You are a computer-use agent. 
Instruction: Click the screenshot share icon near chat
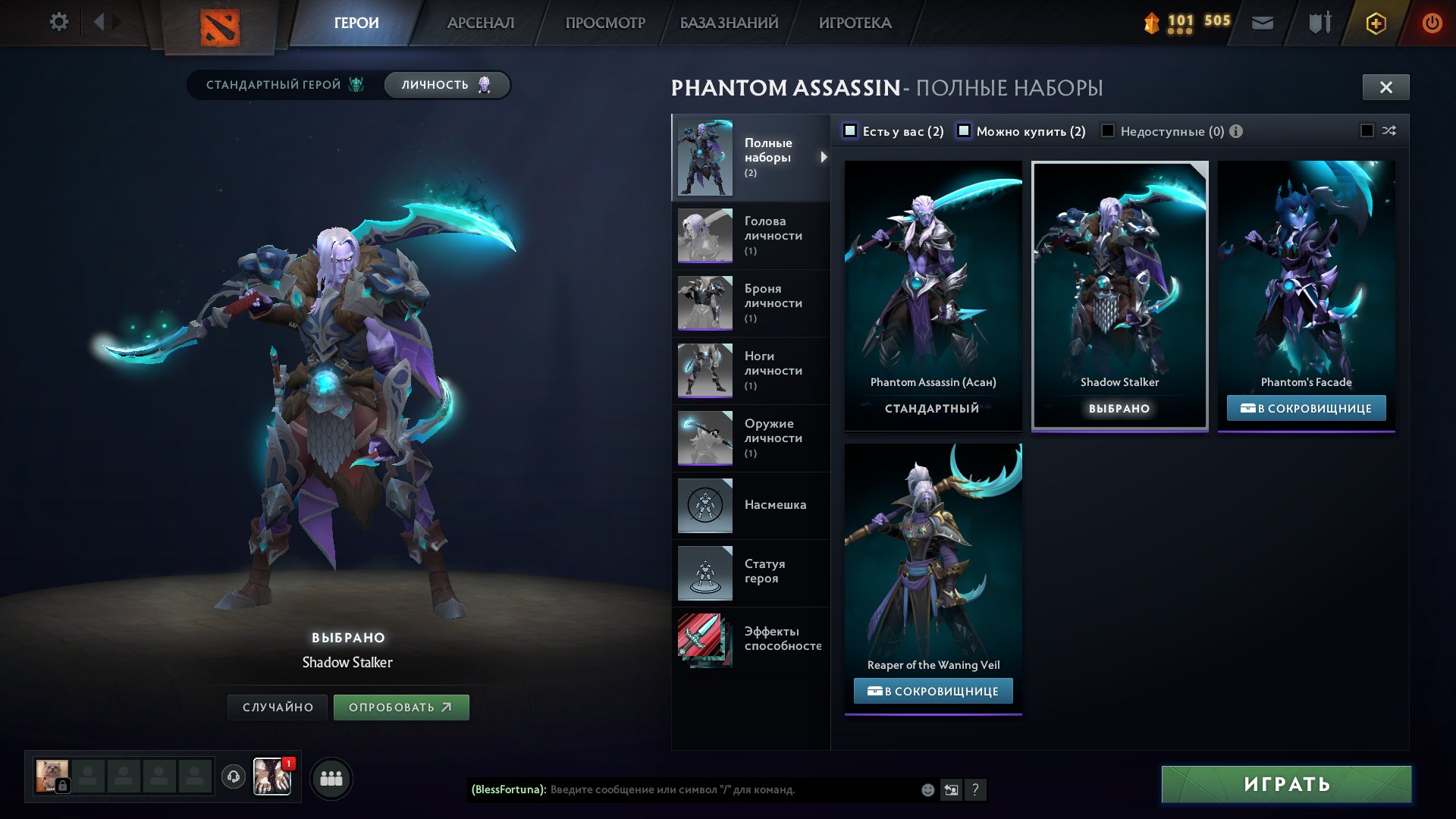point(951,790)
